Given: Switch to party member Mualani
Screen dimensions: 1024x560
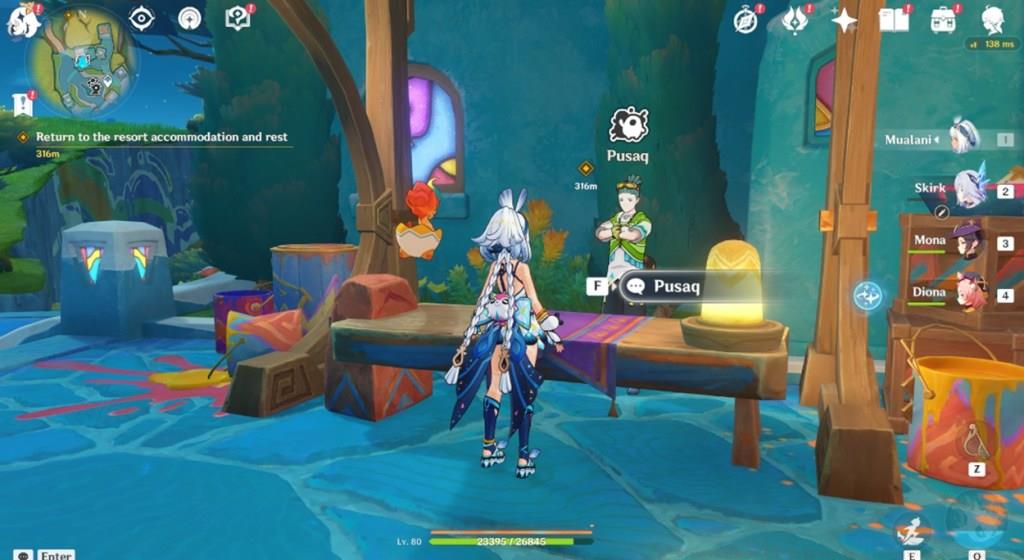Looking at the screenshot, I should coord(962,139).
